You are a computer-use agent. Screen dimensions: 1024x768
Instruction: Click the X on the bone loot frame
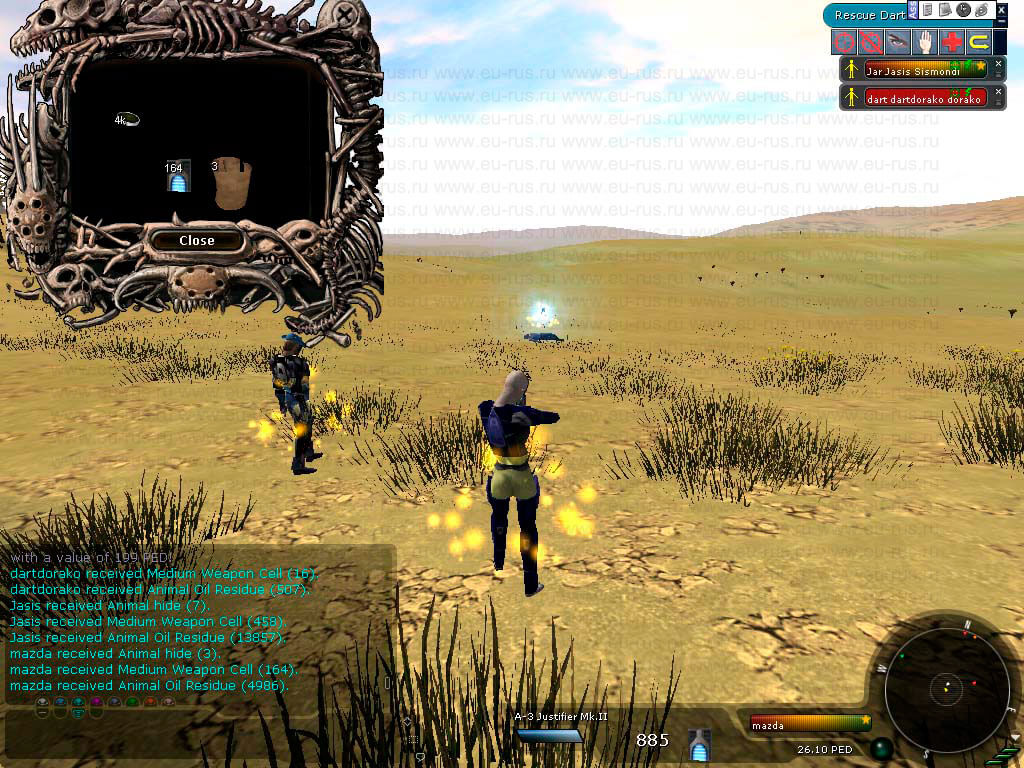point(345,16)
